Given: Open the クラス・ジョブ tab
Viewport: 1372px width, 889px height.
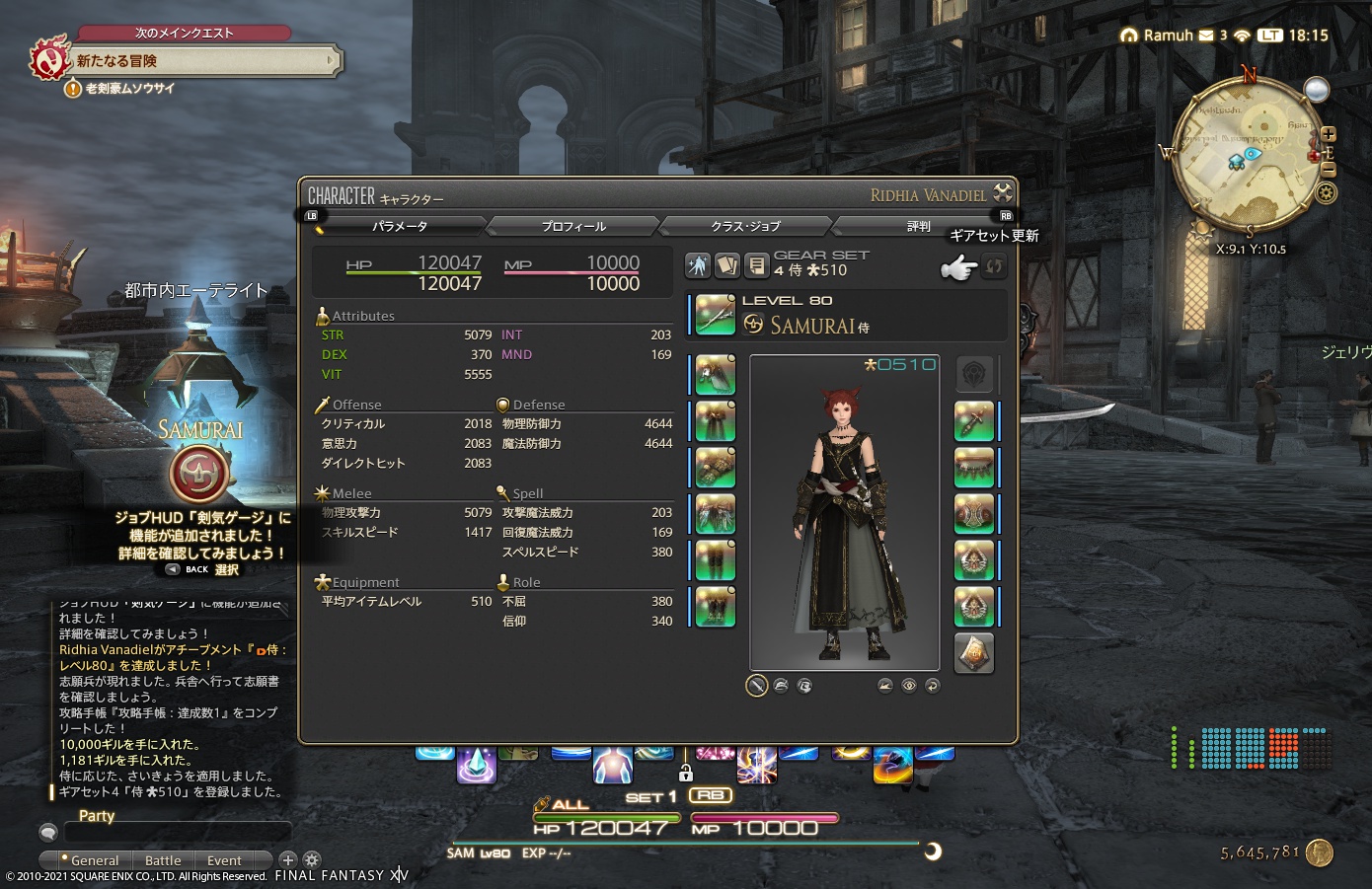Looking at the screenshot, I should [x=743, y=226].
